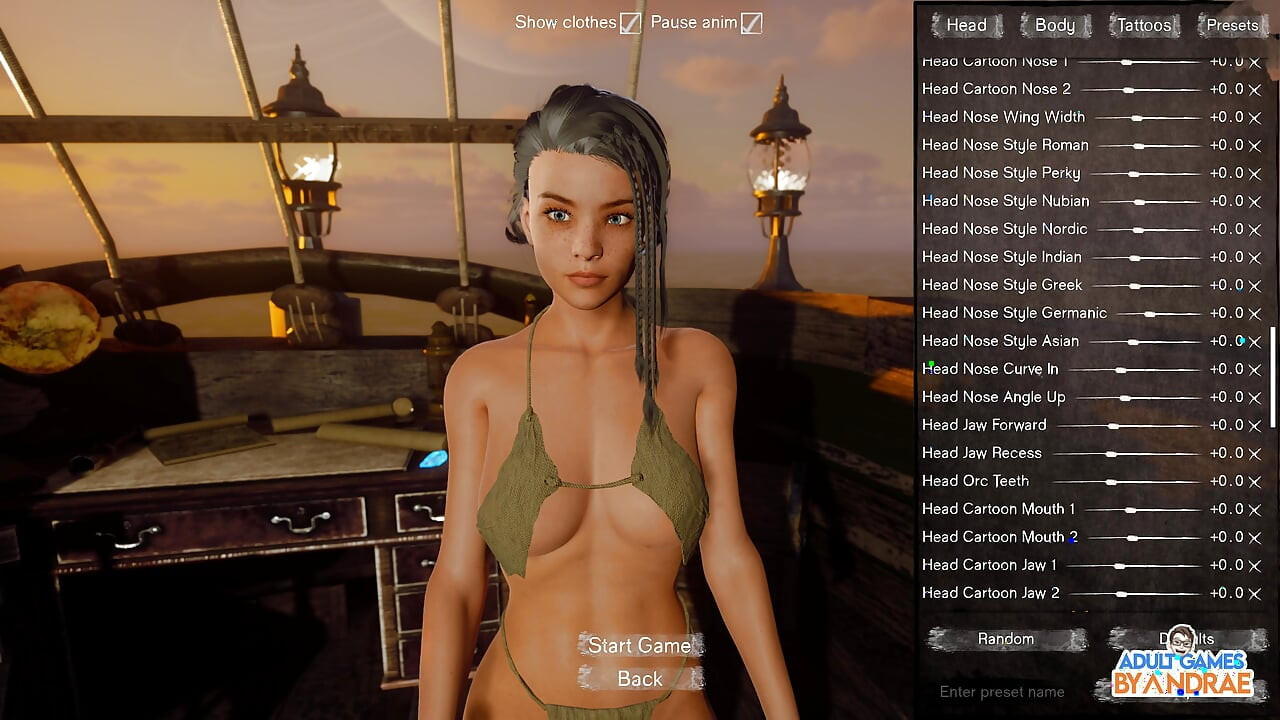The width and height of the screenshot is (1280, 720).
Task: Adjust the Head Jaw Forward slider
Action: (x=1114, y=426)
